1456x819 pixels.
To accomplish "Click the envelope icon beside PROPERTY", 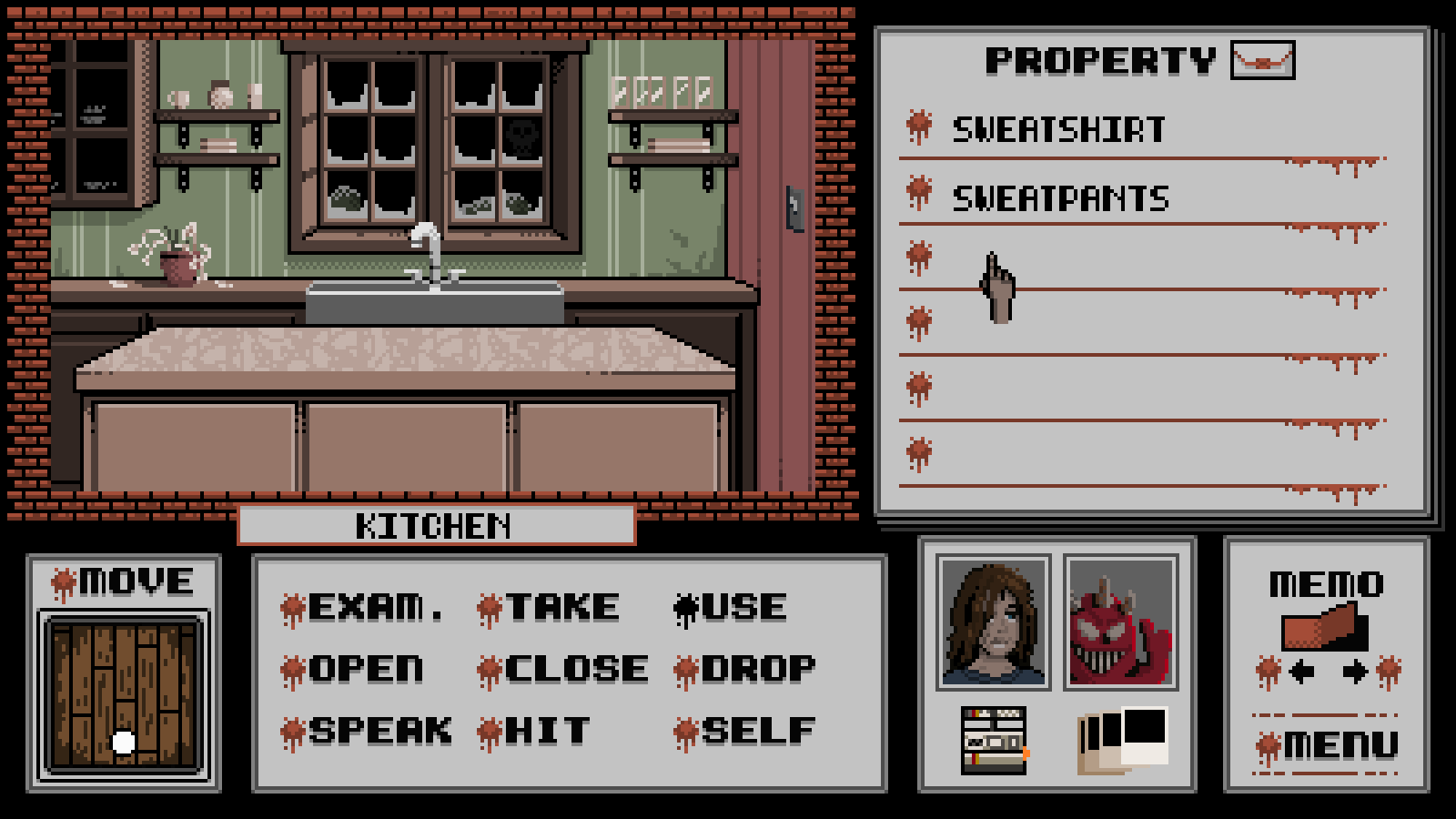I will [1262, 61].
